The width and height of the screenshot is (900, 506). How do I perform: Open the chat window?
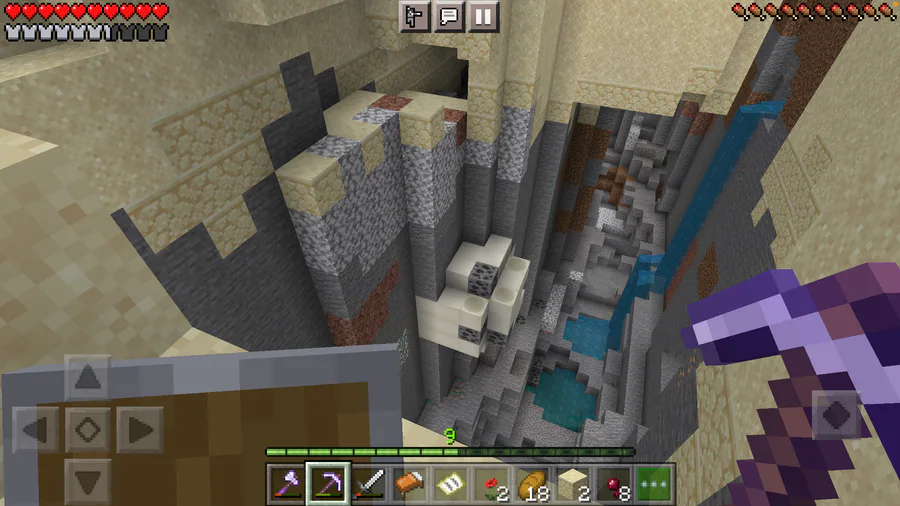(449, 16)
